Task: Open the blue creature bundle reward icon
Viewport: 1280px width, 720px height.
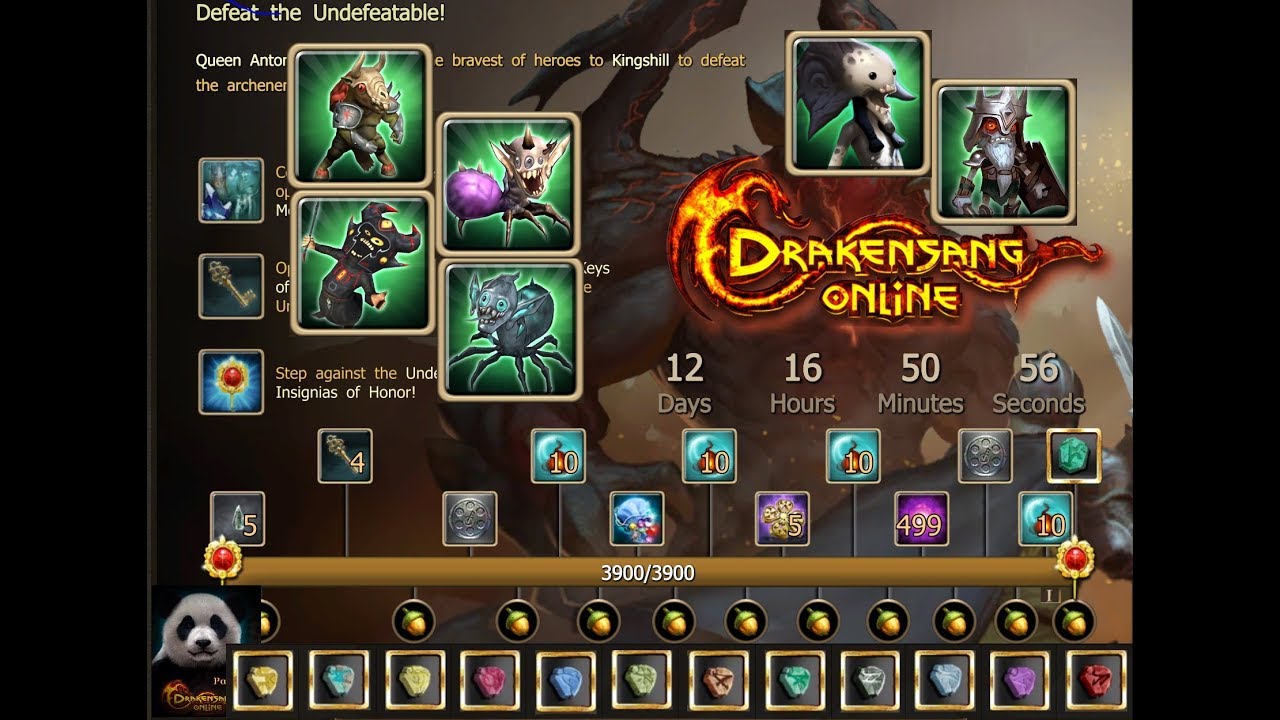Action: 637,520
